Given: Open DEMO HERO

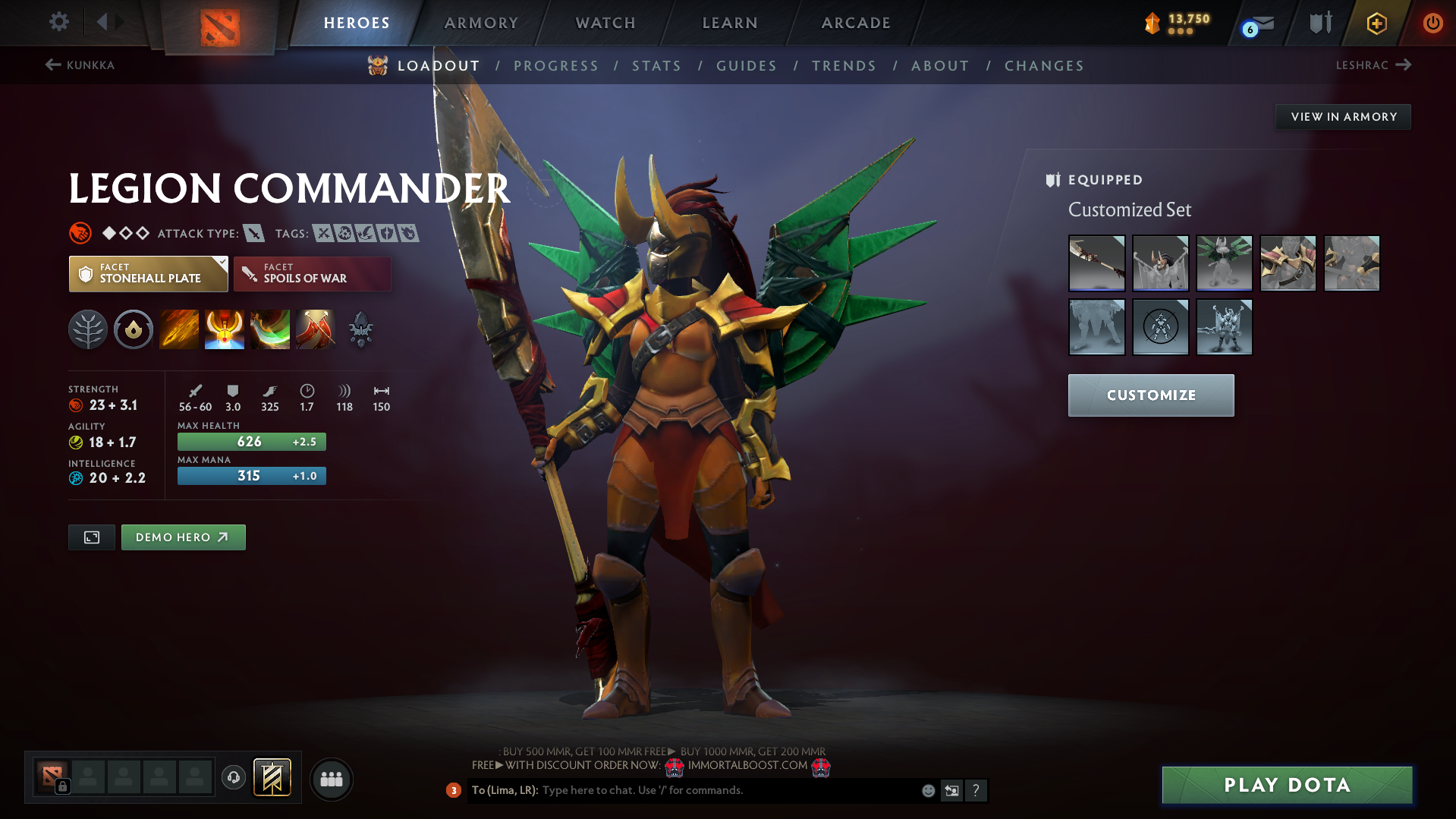Looking at the screenshot, I should point(183,537).
